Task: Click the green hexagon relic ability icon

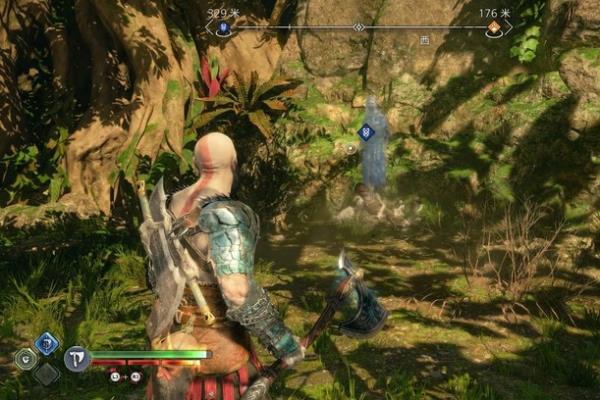Action: (x=26, y=358)
